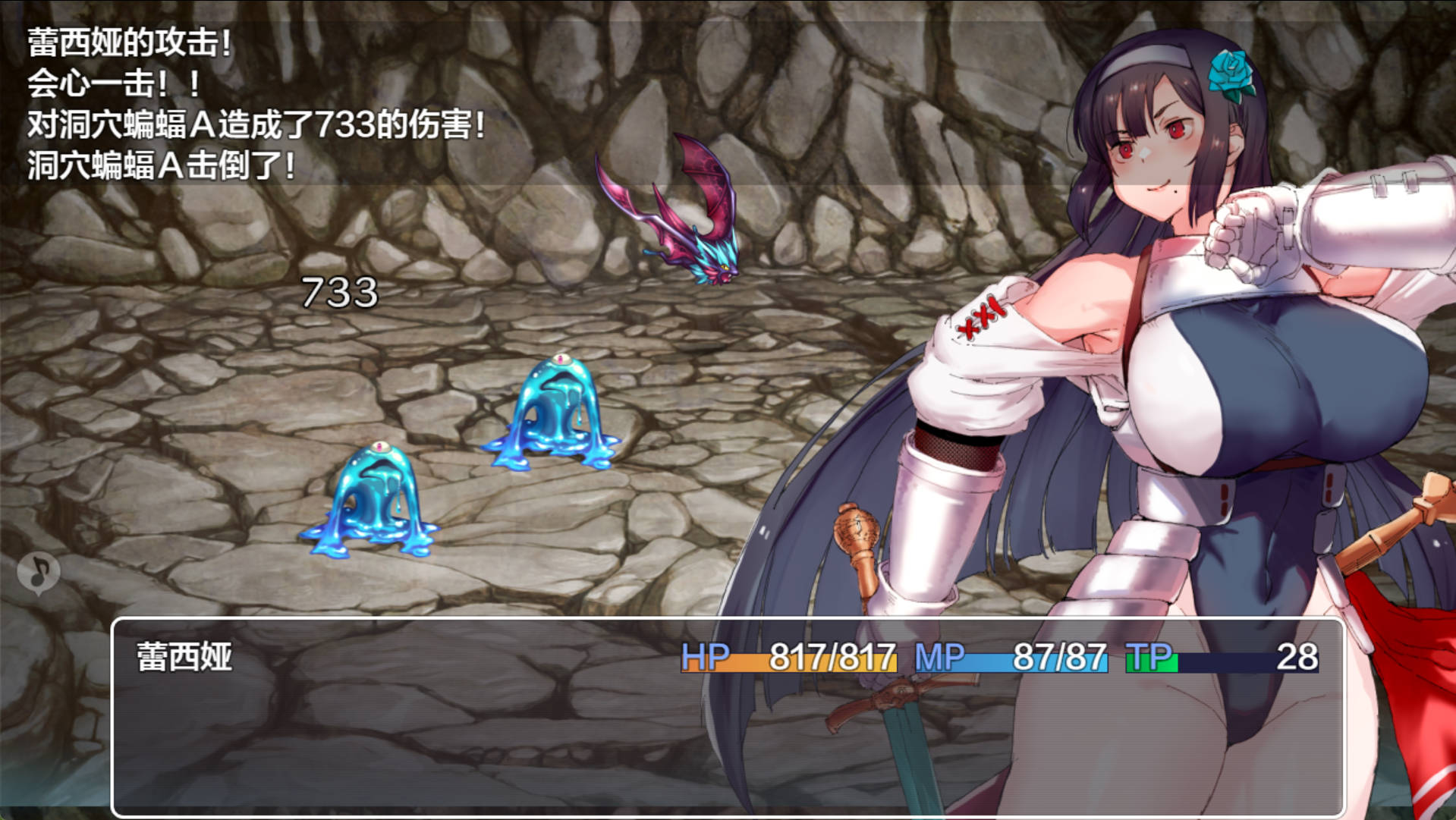The image size is (1456, 820).
Task: Toggle the music note icon
Action: pos(39,573)
